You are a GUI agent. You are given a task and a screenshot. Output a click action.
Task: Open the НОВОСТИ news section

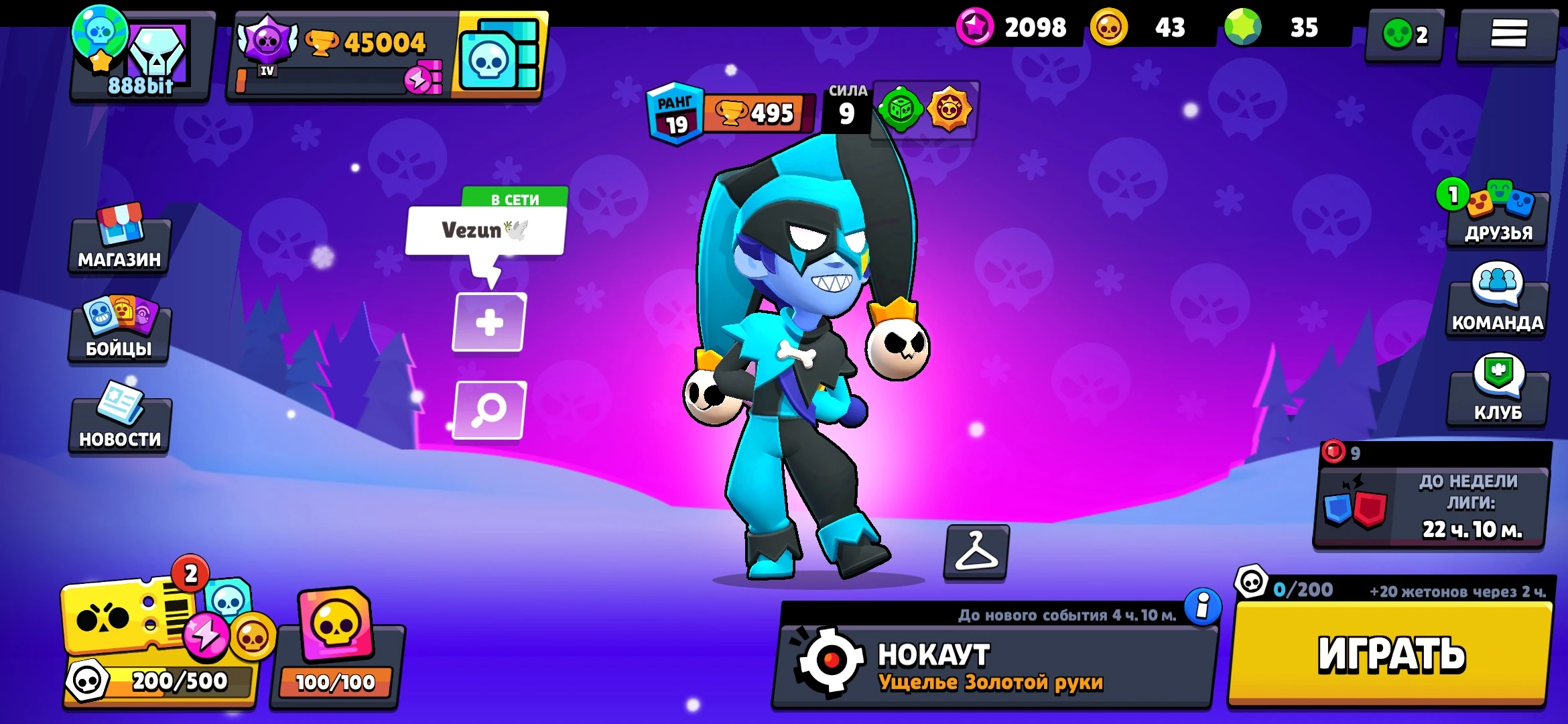[x=118, y=422]
